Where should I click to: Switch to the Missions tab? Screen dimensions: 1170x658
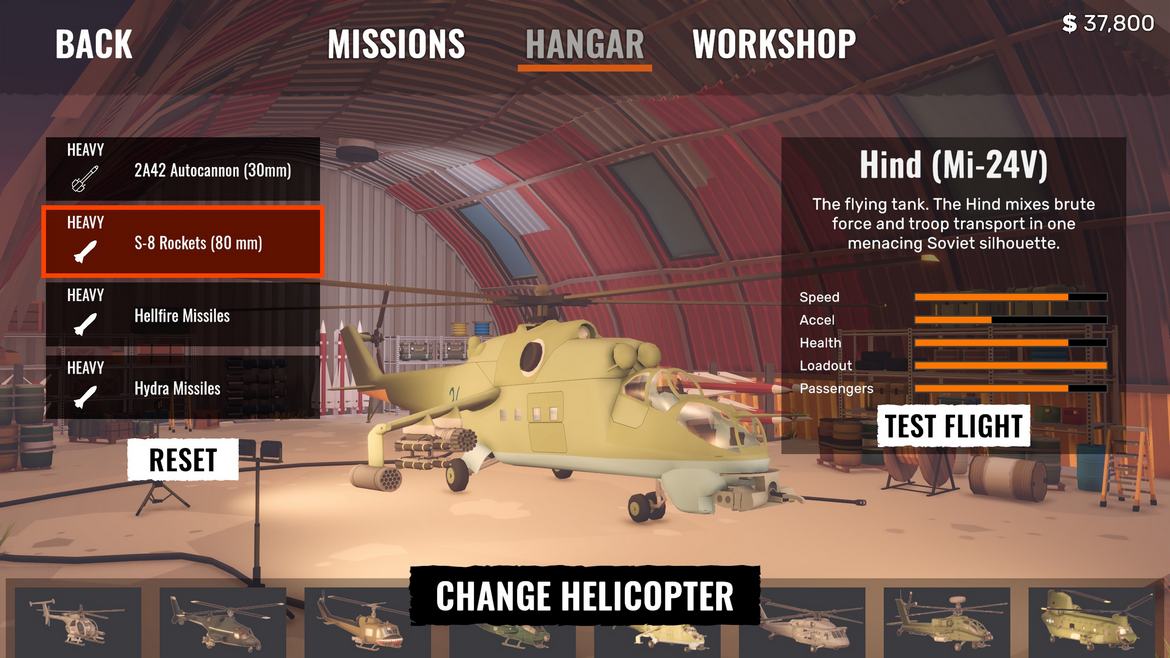tap(396, 44)
